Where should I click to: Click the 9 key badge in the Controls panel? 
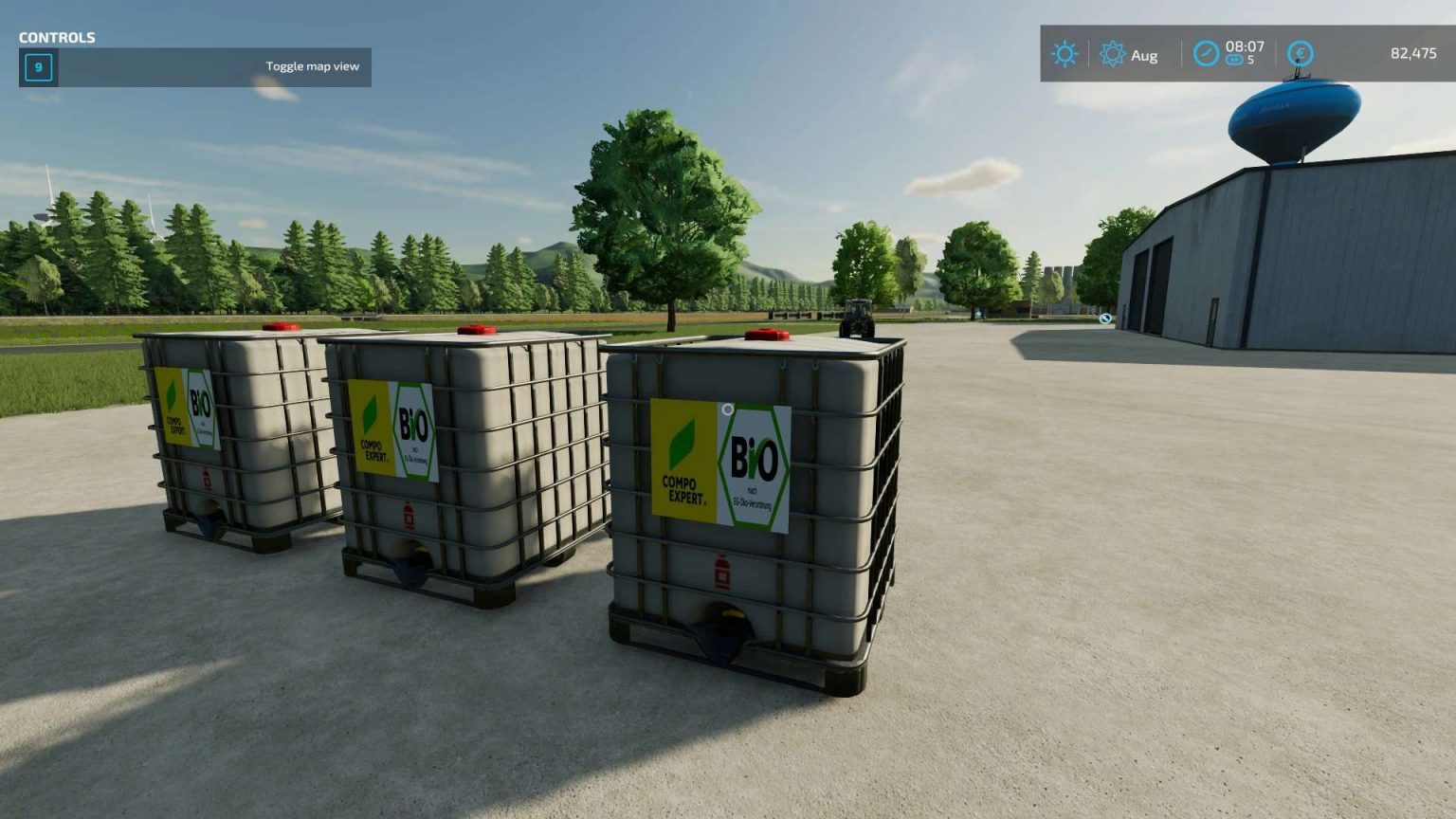click(x=39, y=67)
